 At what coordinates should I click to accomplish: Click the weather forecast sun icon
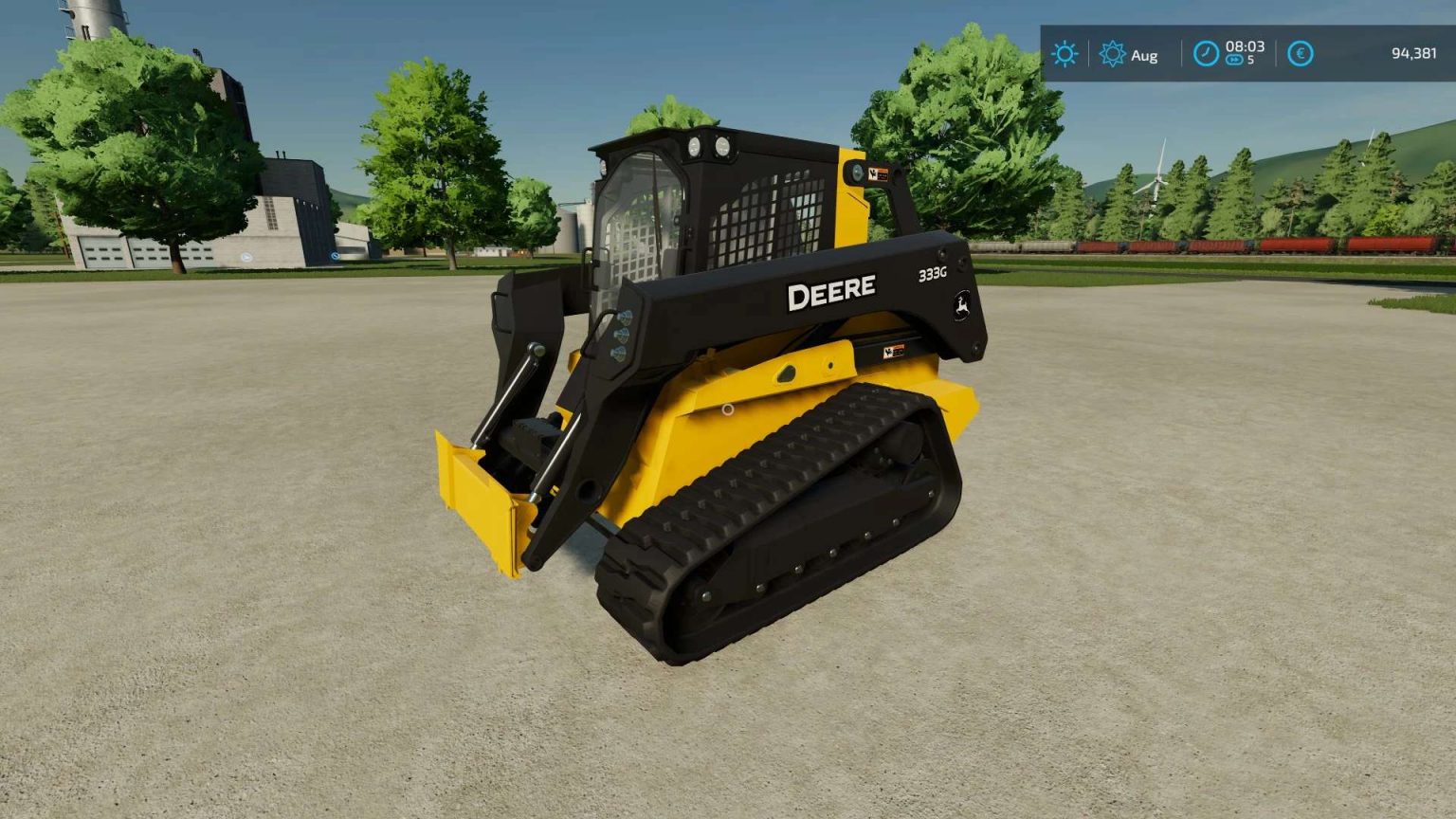pos(1065,54)
